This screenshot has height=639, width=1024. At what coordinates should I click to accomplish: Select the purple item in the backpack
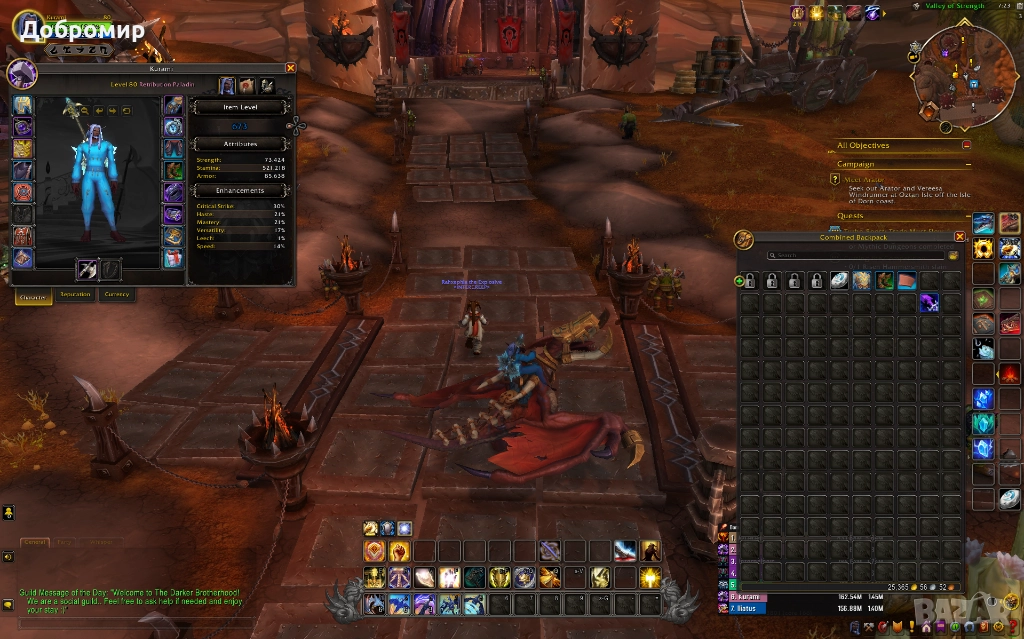(929, 303)
